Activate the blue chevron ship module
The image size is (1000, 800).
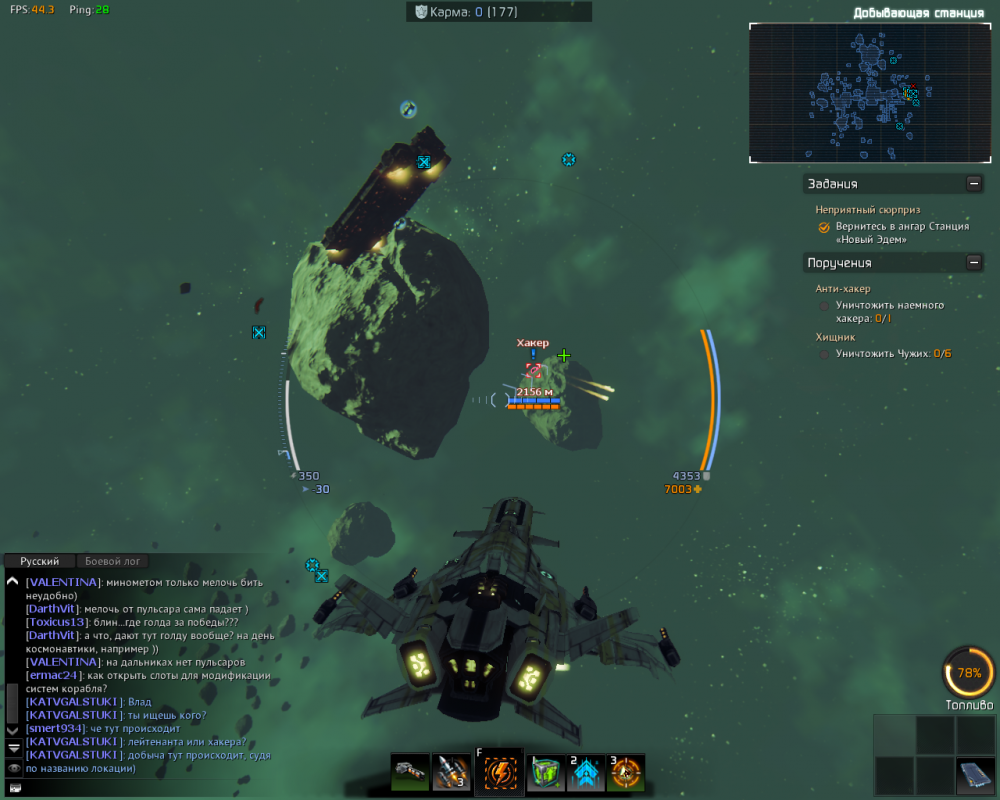point(586,772)
